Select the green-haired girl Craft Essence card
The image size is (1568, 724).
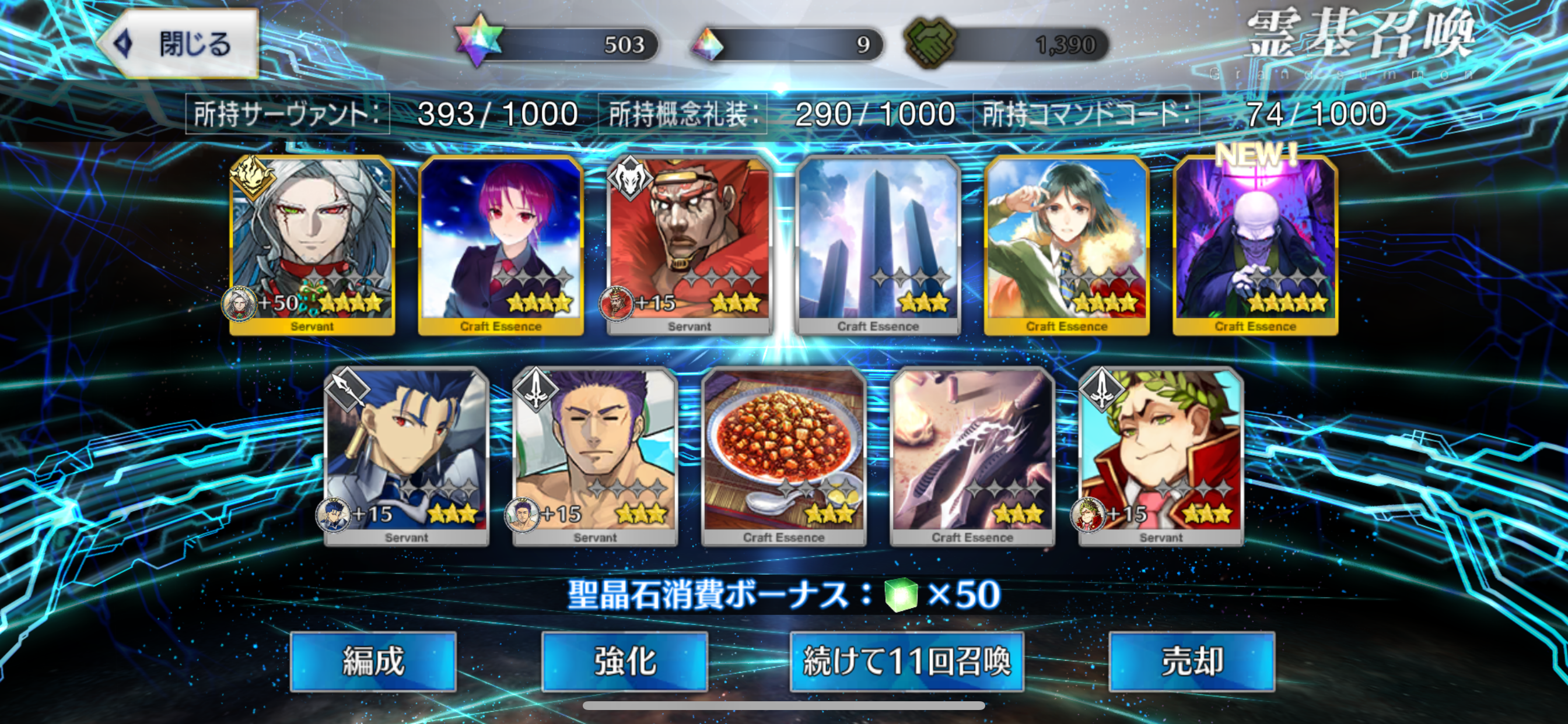coord(1066,243)
